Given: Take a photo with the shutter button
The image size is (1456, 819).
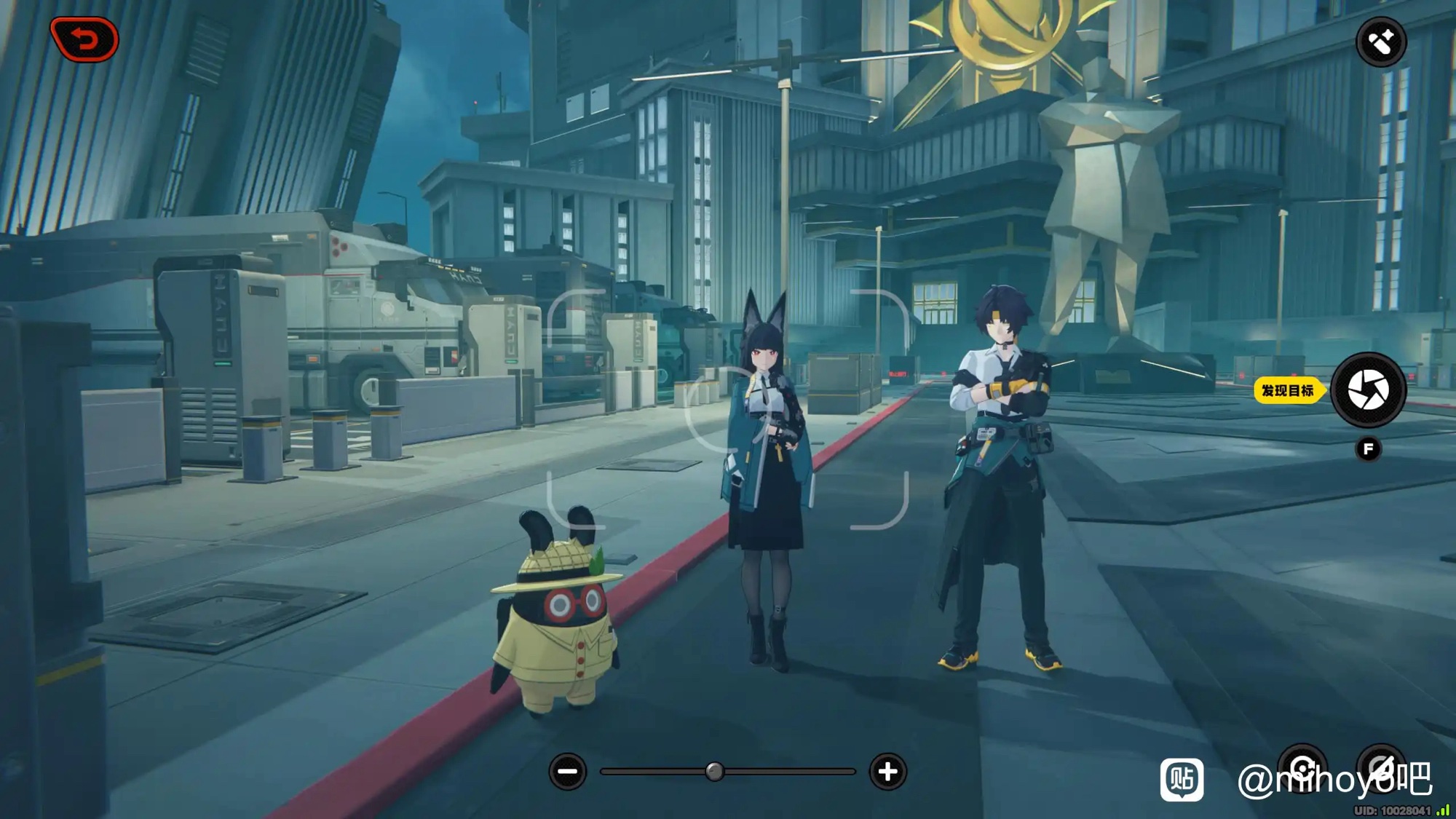Looking at the screenshot, I should click(x=1368, y=390).
